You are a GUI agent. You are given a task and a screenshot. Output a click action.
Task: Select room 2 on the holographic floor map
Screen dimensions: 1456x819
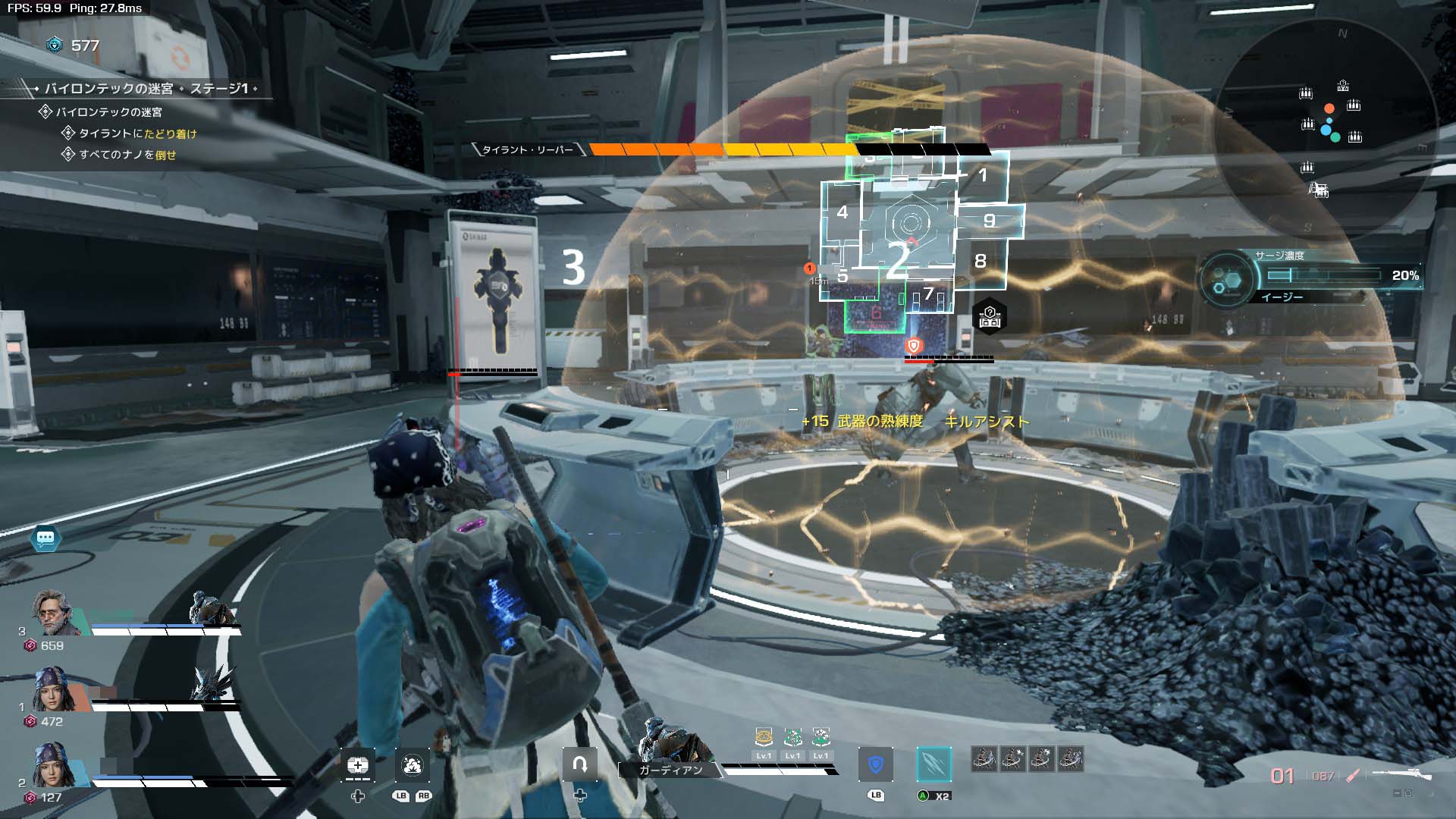coord(899,259)
